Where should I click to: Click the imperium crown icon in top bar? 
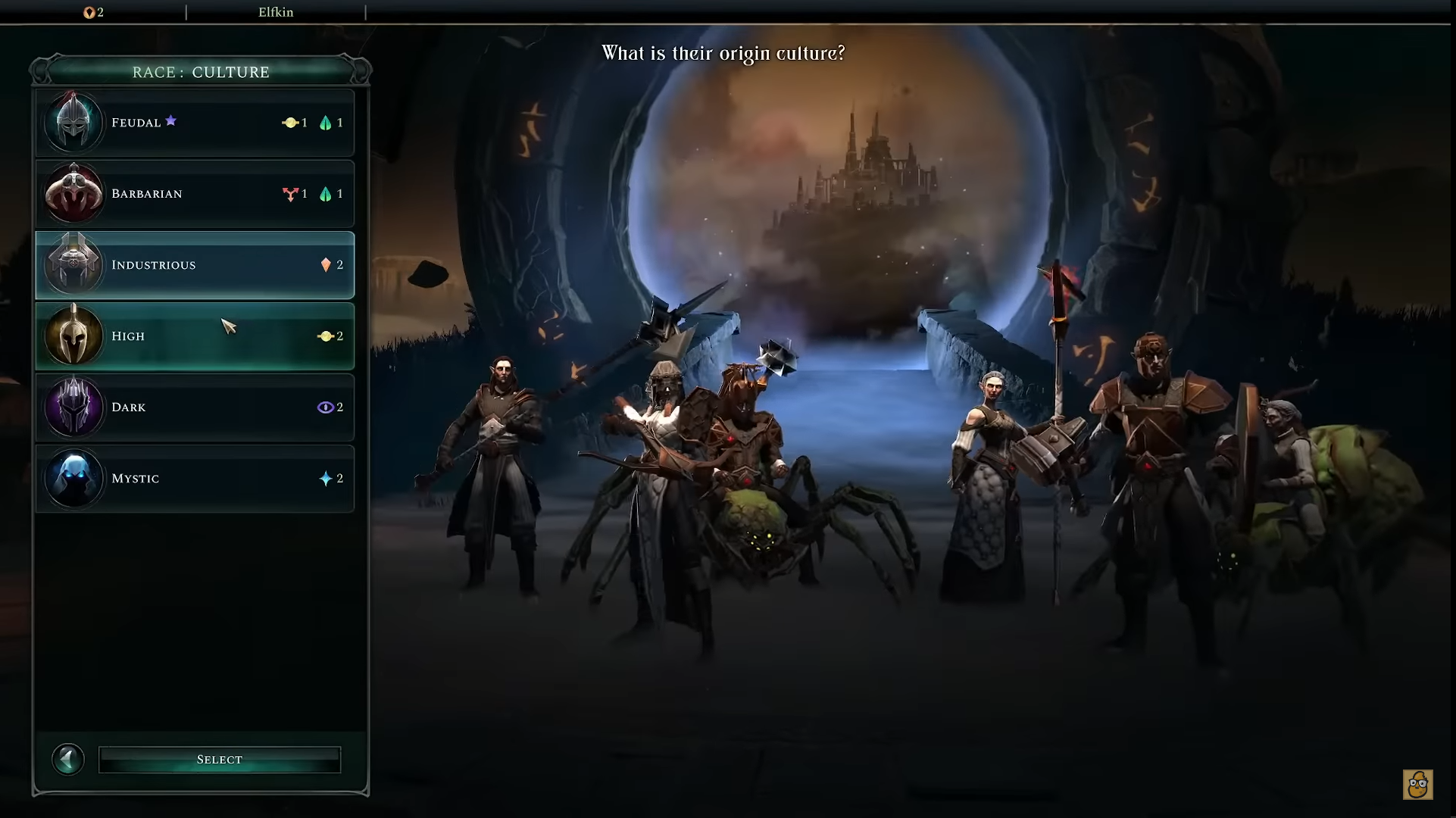(90, 12)
